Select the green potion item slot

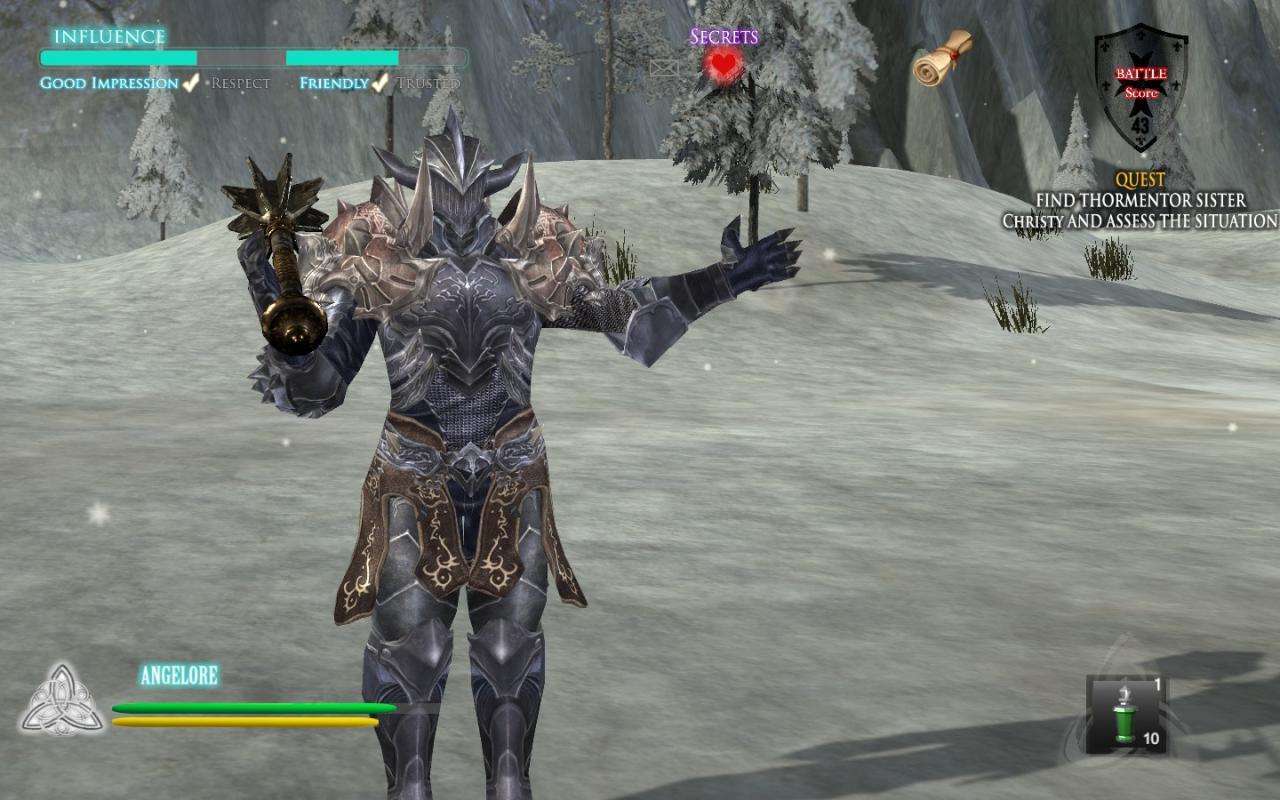pos(1127,714)
